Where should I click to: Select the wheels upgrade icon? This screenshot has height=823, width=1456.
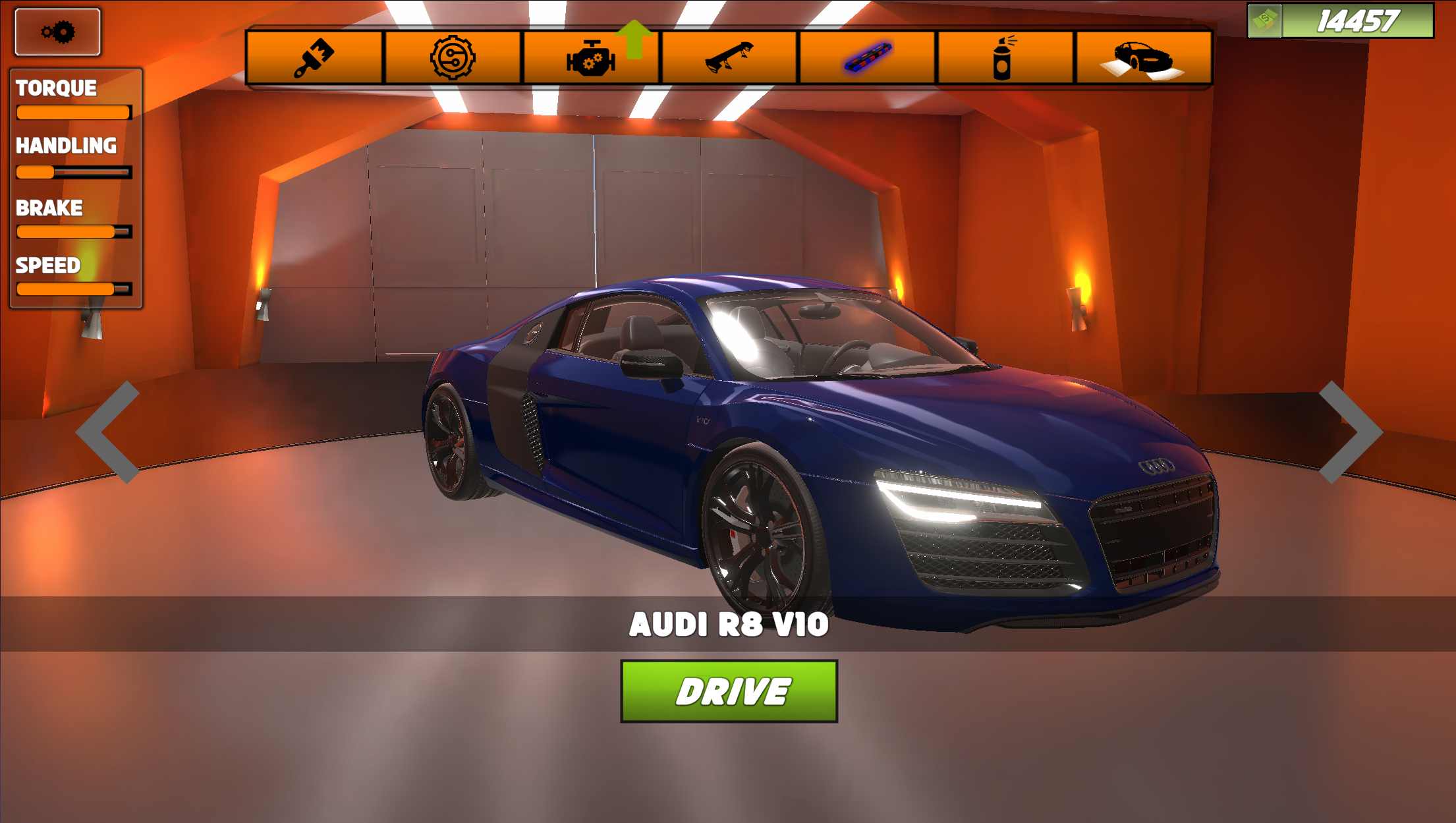click(x=452, y=57)
